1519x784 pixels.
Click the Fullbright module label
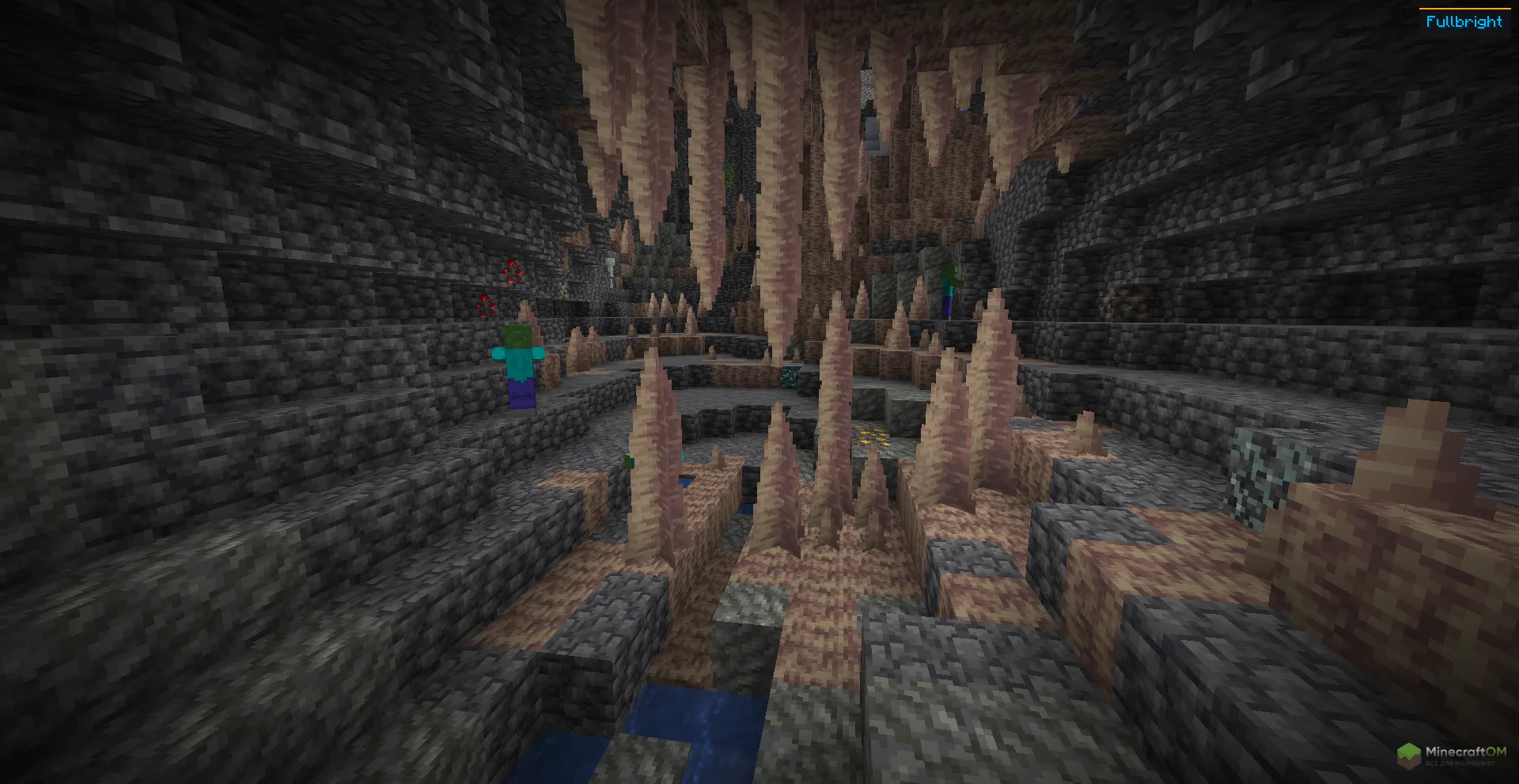pyautogui.click(x=1464, y=22)
